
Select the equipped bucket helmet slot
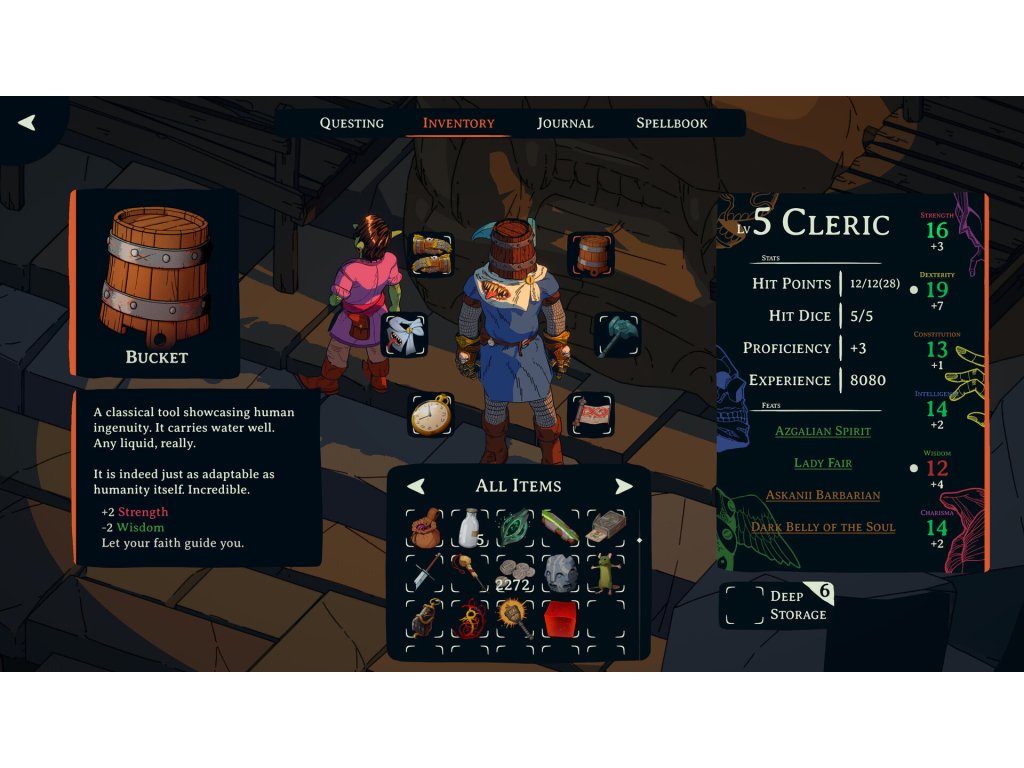pyautogui.click(x=591, y=254)
